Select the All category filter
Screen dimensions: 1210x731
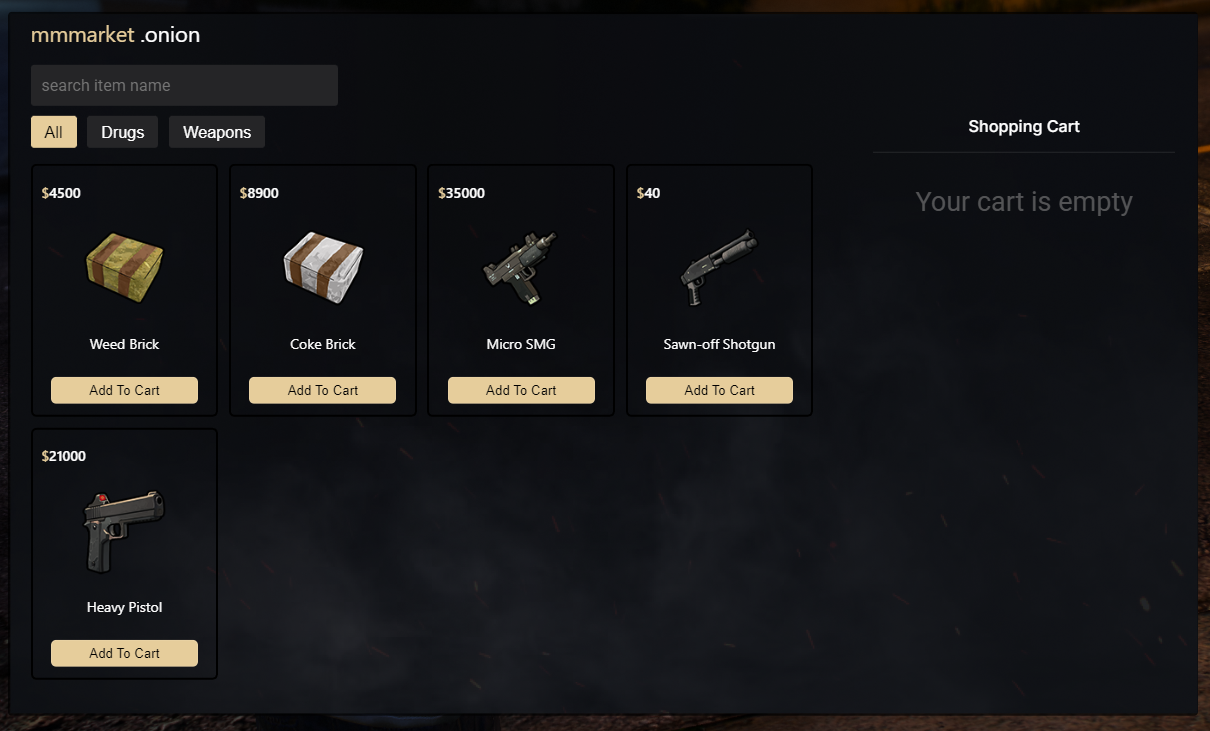pyautogui.click(x=54, y=132)
